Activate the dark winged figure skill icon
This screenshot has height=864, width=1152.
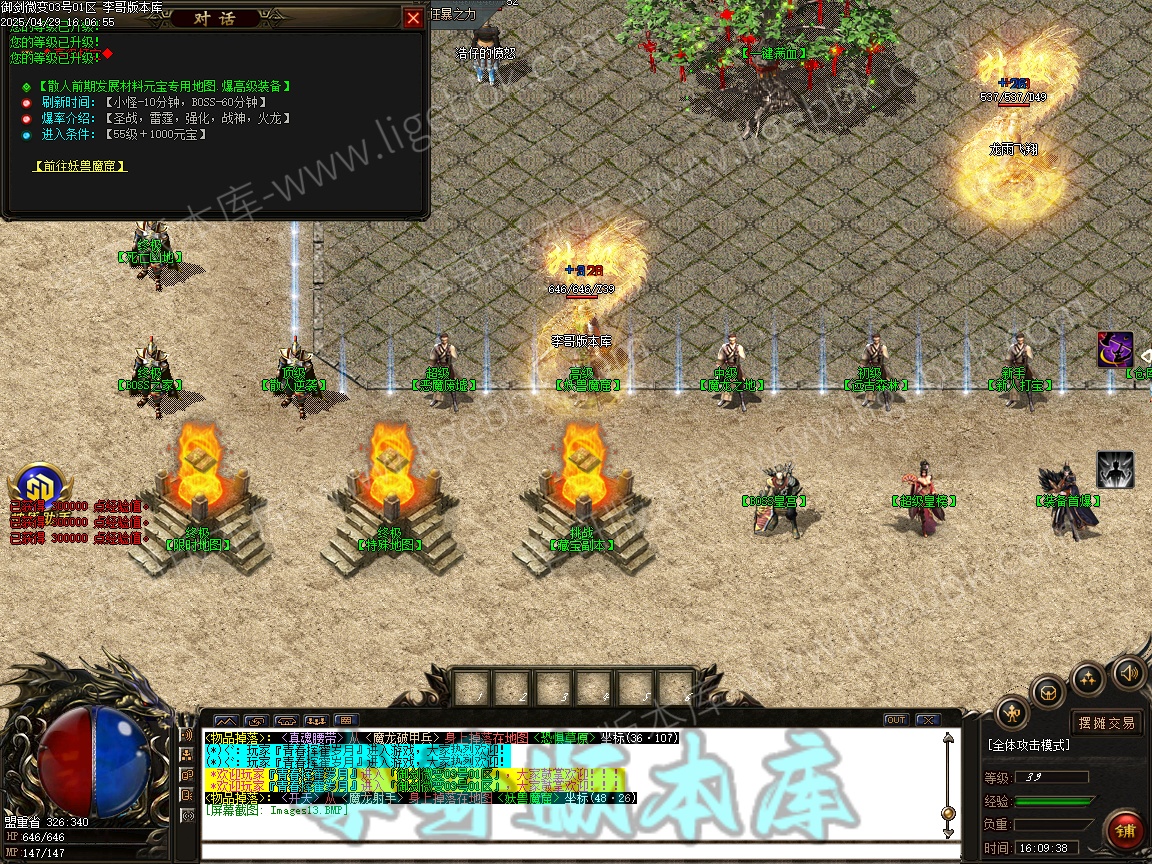tap(1115, 469)
